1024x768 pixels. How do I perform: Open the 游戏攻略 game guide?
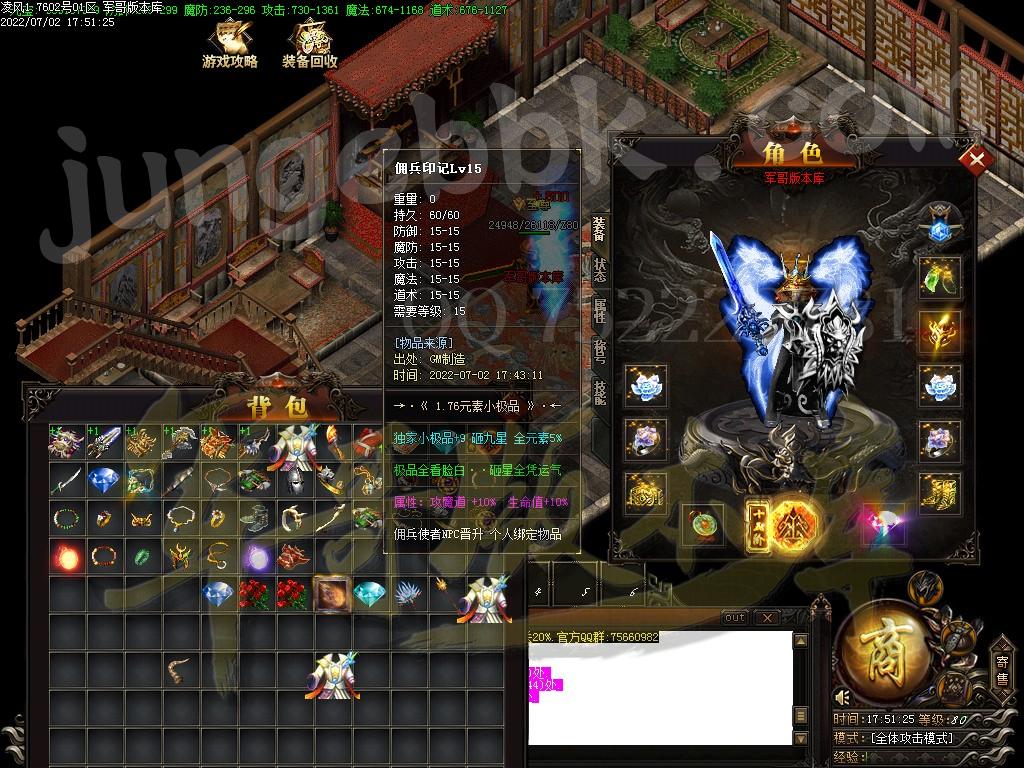pos(229,44)
